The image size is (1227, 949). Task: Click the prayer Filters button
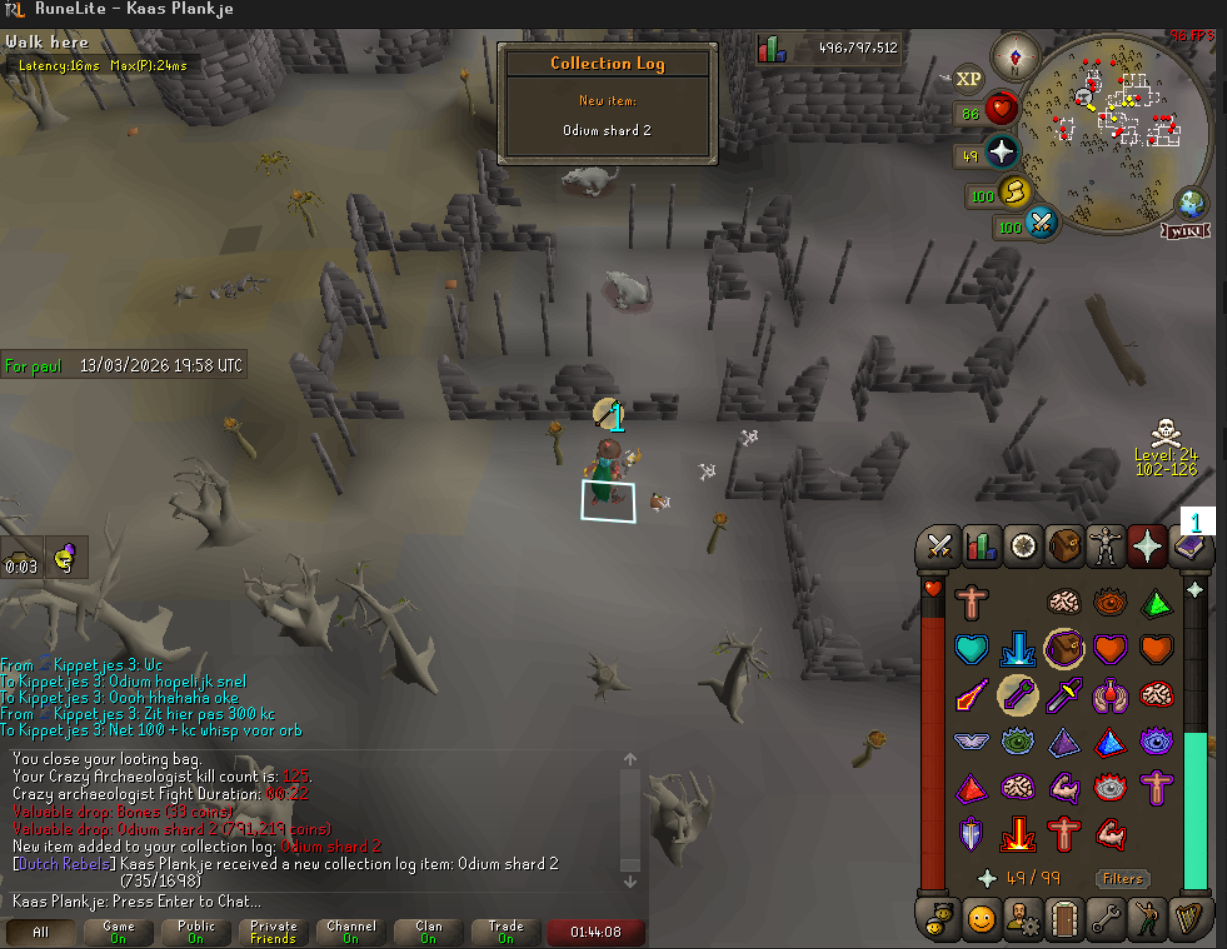(1122, 879)
